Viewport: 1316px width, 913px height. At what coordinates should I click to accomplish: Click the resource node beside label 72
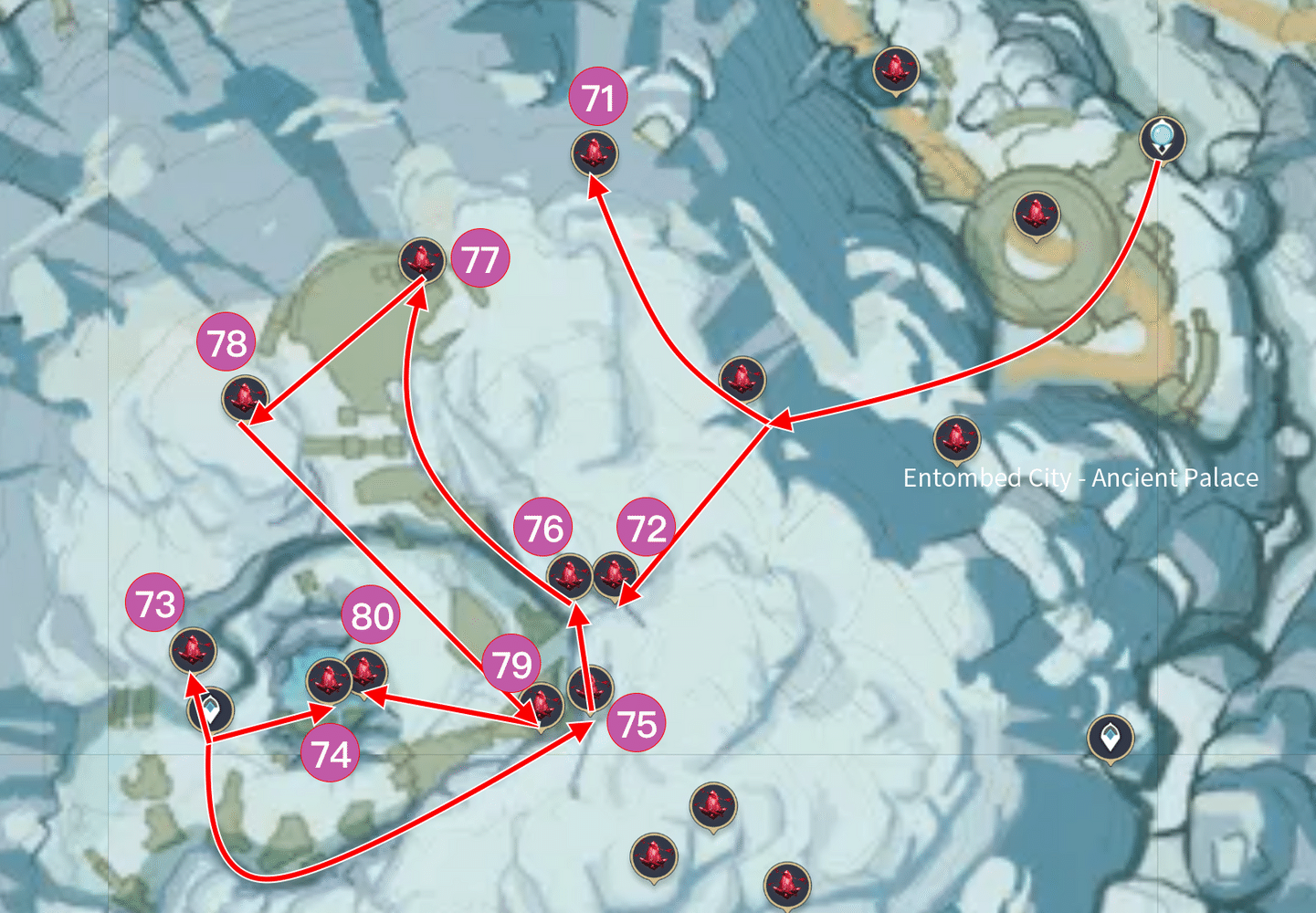pos(612,575)
